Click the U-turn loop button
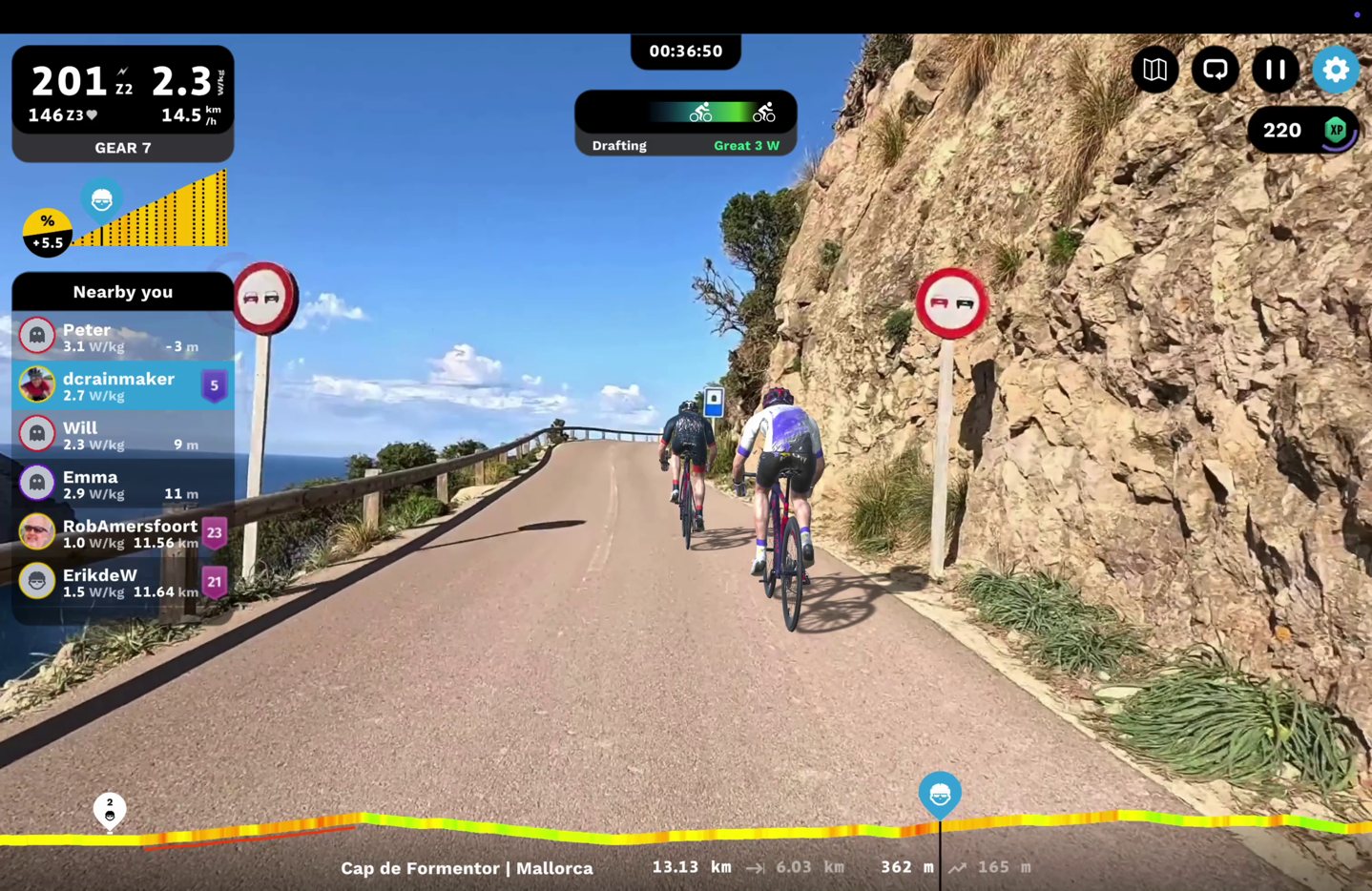The image size is (1372, 891). [1215, 70]
